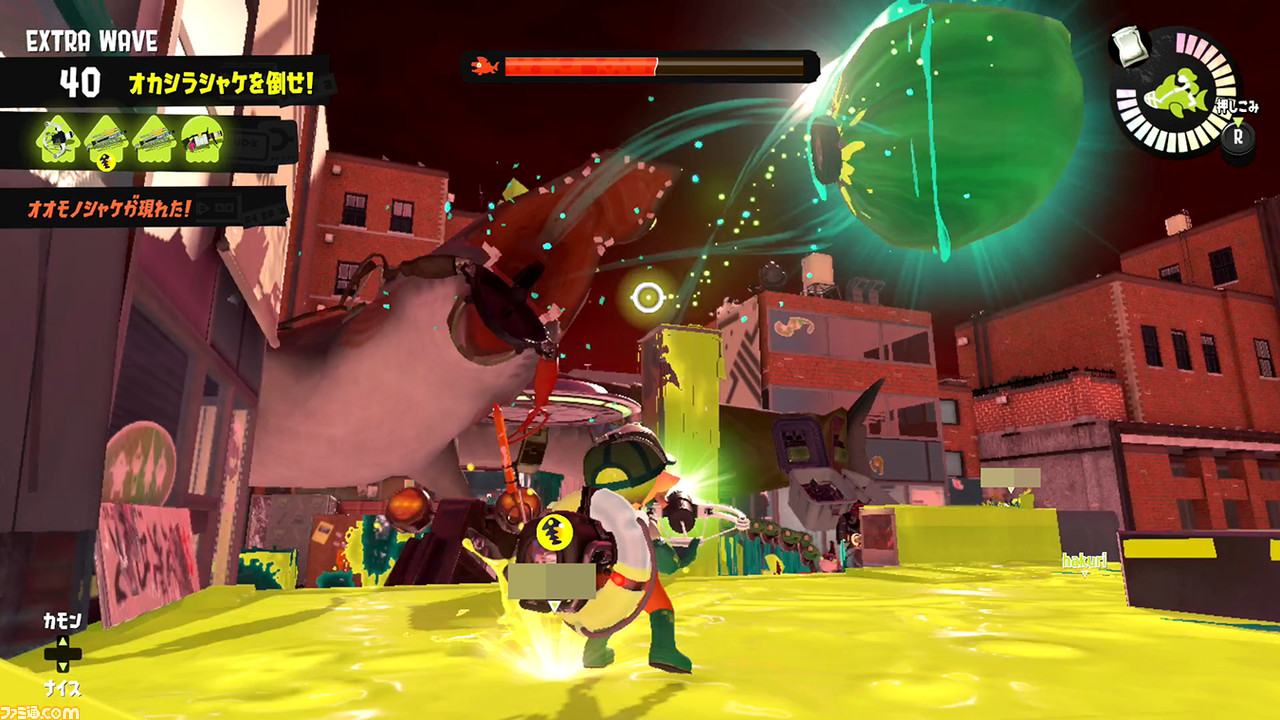Open the オカシラシャケを倒せ! objective banner
Screen dimensions: 1280x720
(x=221, y=83)
